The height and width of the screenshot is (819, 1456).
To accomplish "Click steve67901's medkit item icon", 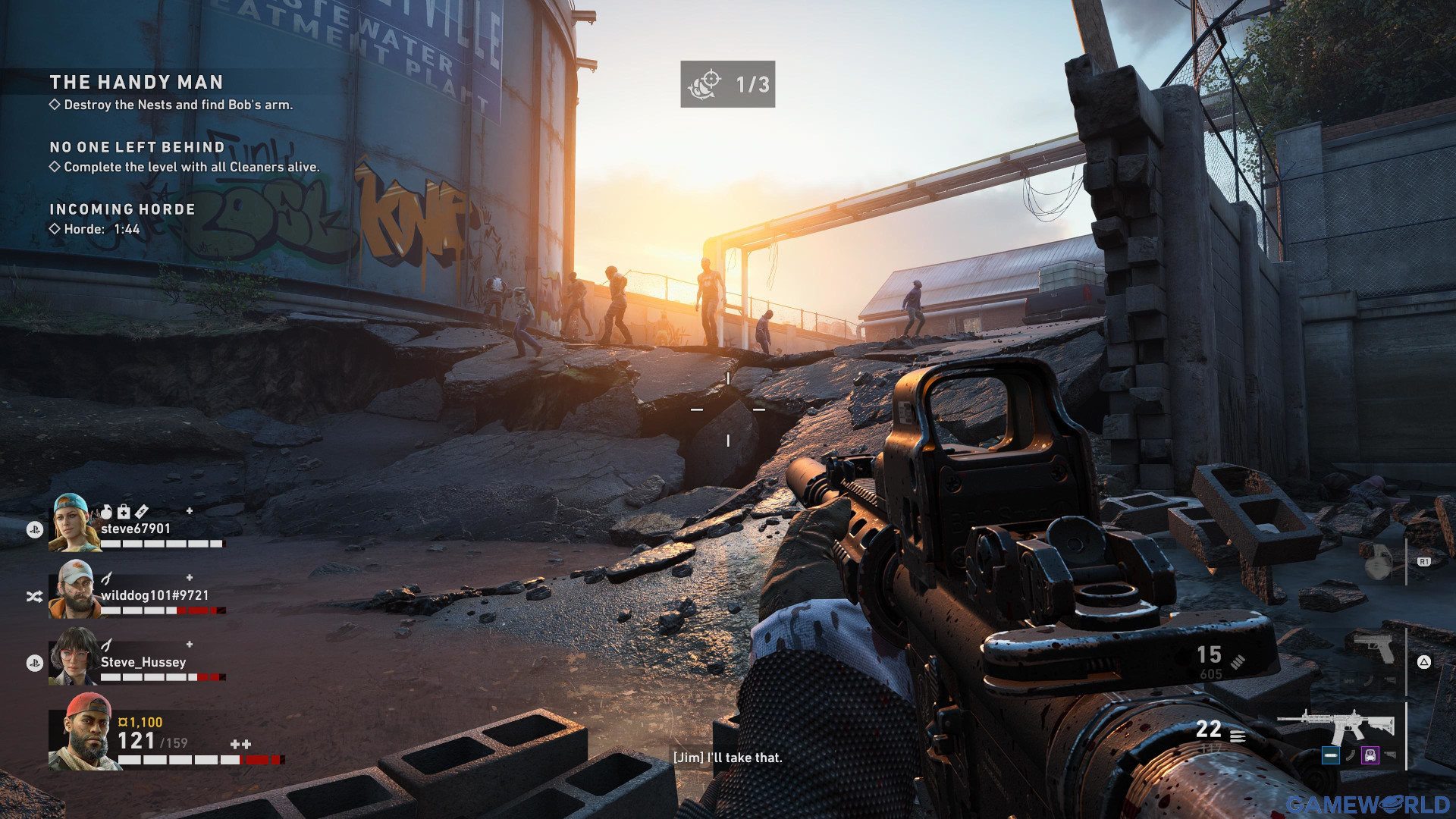I will [124, 512].
